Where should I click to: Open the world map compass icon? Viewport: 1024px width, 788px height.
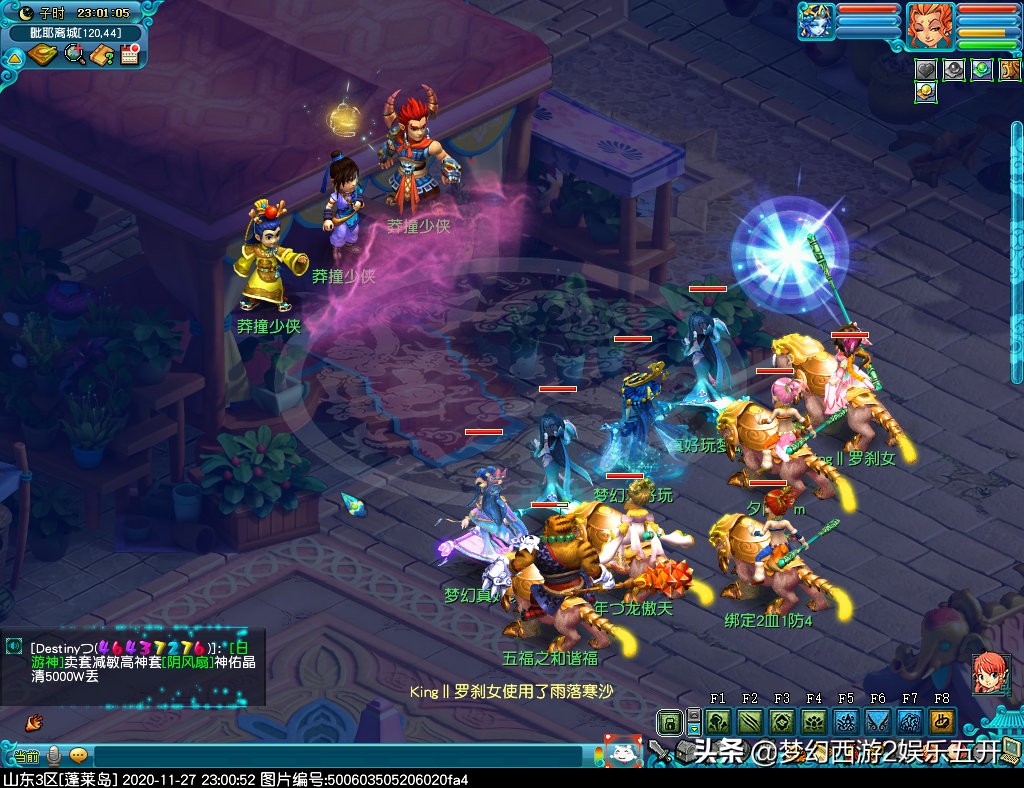43,54
